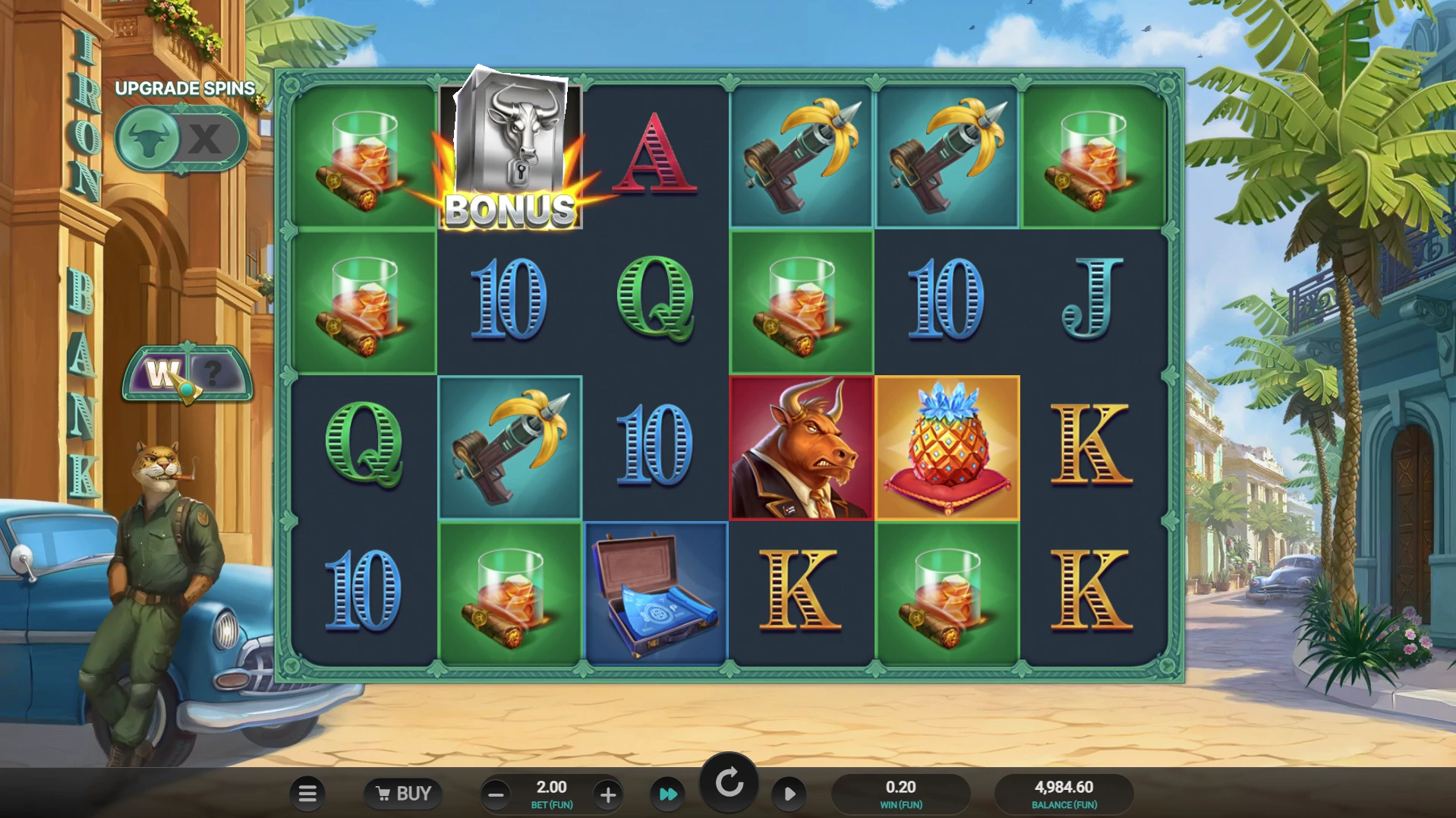Click the BALANCE (FUN) display
Screen dimensions: 1456x818
1063,794
